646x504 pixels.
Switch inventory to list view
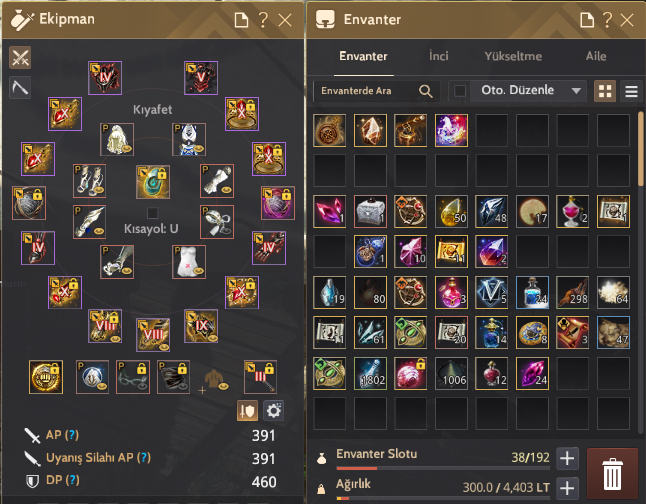coord(631,91)
